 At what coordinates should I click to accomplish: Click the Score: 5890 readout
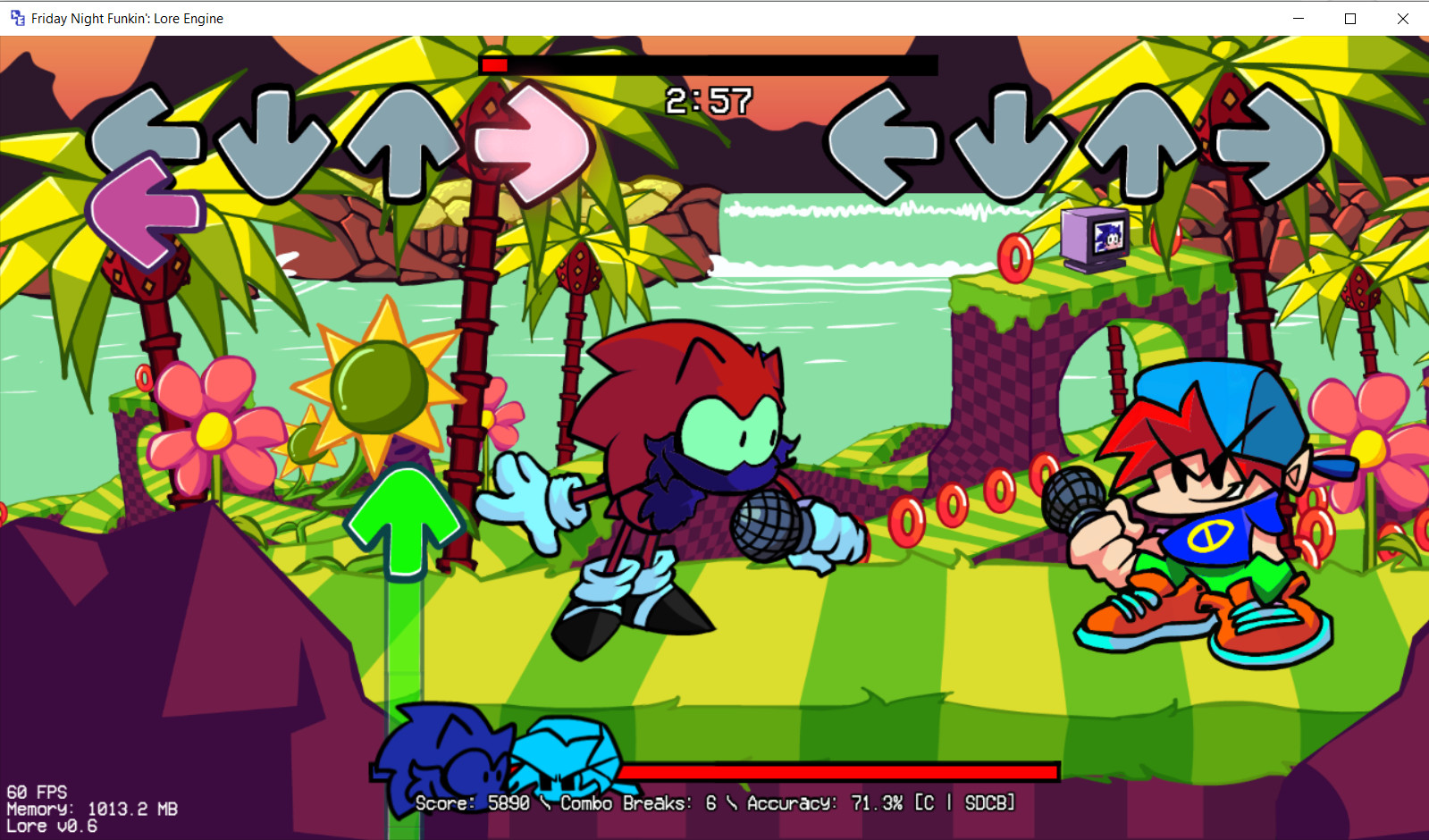[x=476, y=803]
